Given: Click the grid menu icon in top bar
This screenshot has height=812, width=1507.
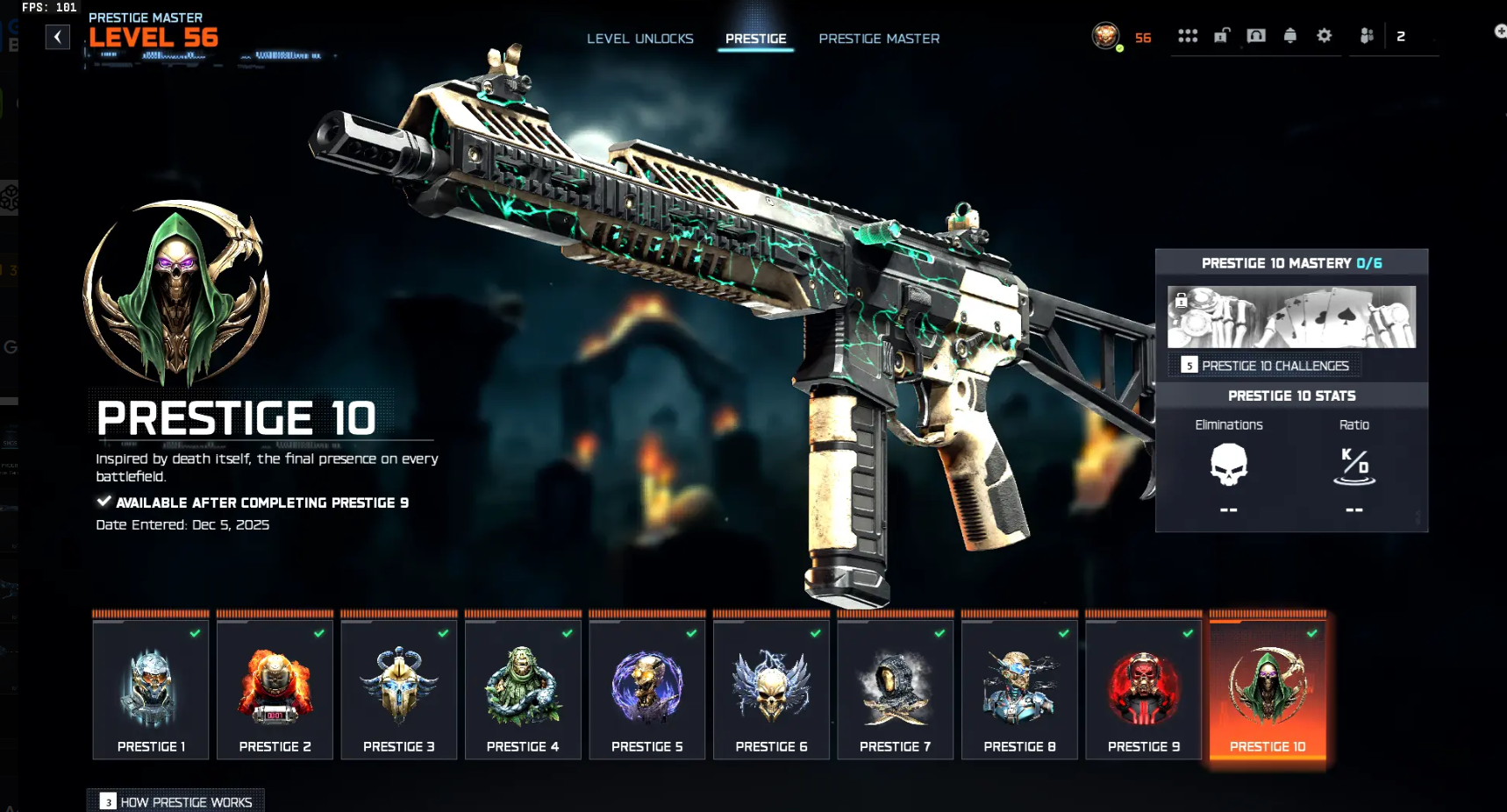Looking at the screenshot, I should point(1189,35).
